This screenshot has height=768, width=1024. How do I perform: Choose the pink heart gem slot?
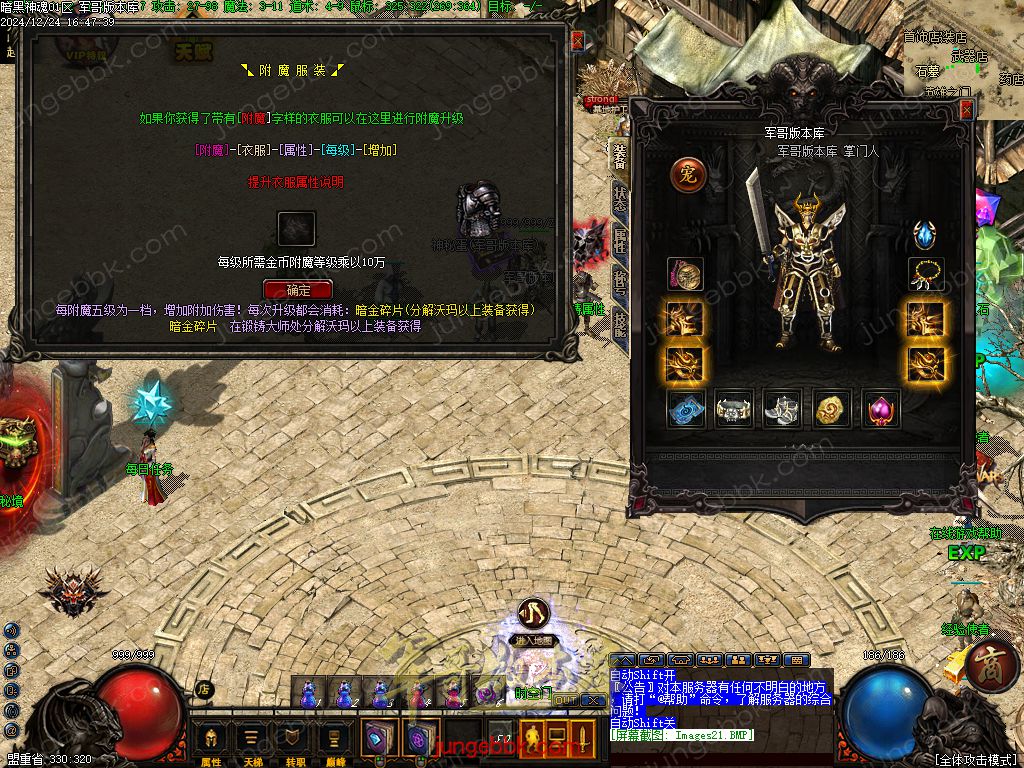(881, 409)
